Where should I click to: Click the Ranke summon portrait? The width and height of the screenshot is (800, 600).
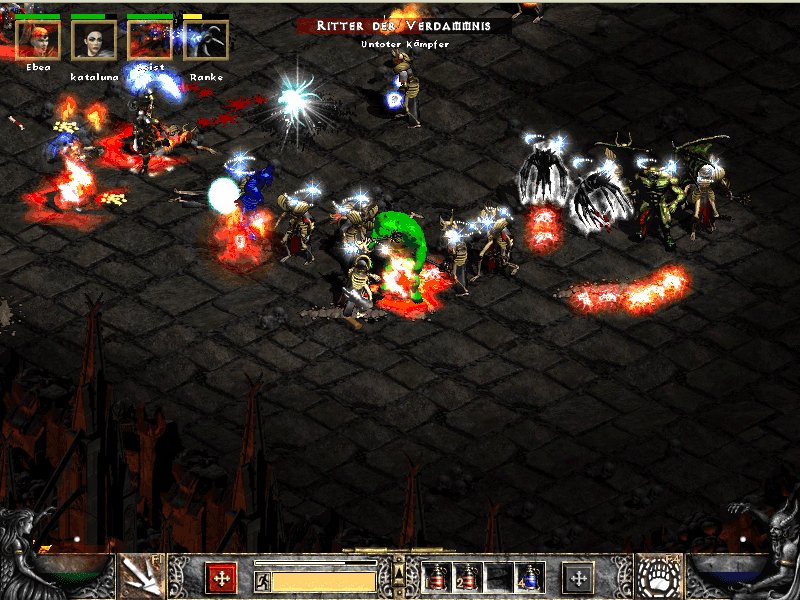tap(206, 40)
